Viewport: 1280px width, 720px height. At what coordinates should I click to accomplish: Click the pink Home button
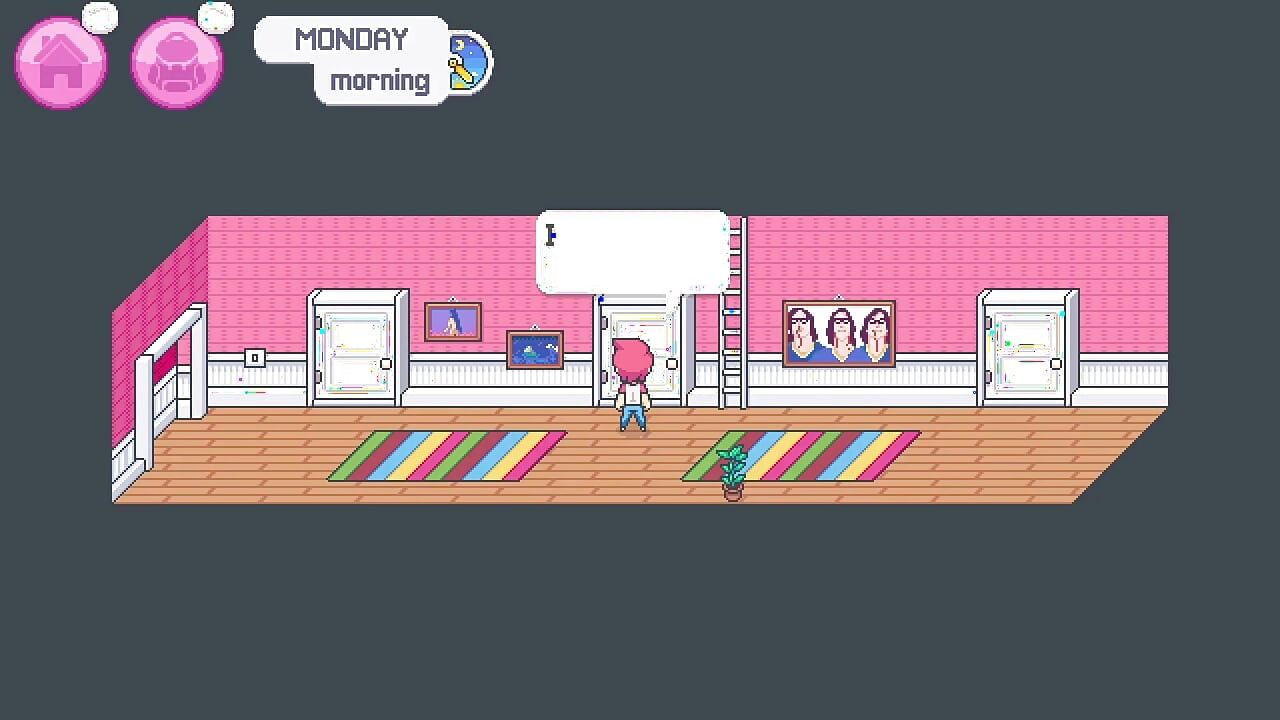(x=60, y=62)
